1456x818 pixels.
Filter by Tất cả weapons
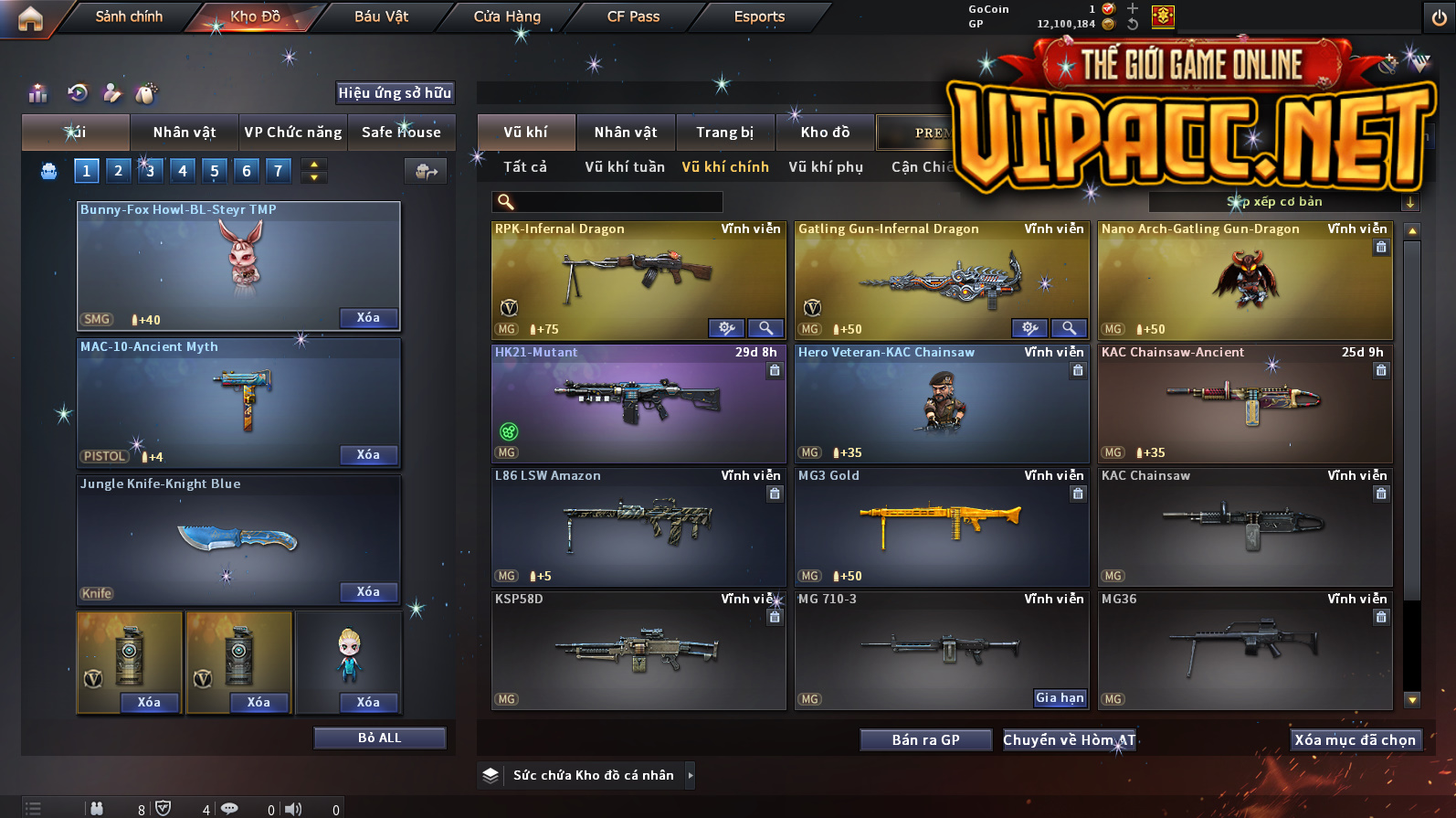[525, 167]
